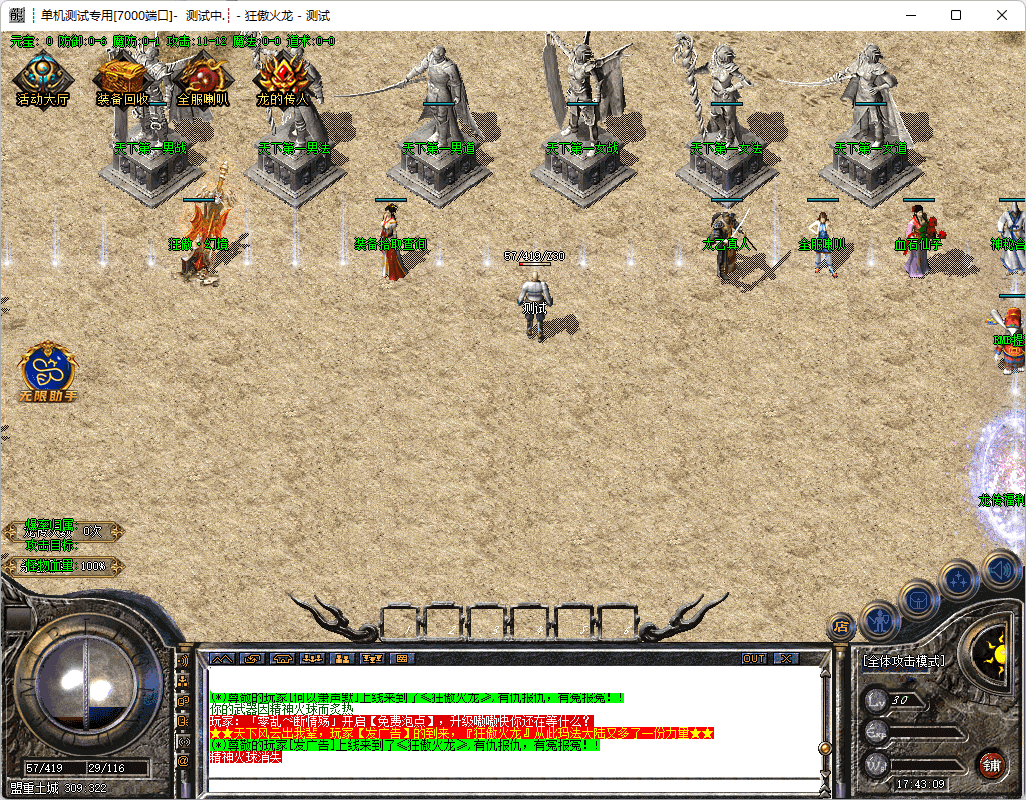Image resolution: width=1026 pixels, height=800 pixels.
Task: Open the round 店 shop button
Action: [x=842, y=627]
